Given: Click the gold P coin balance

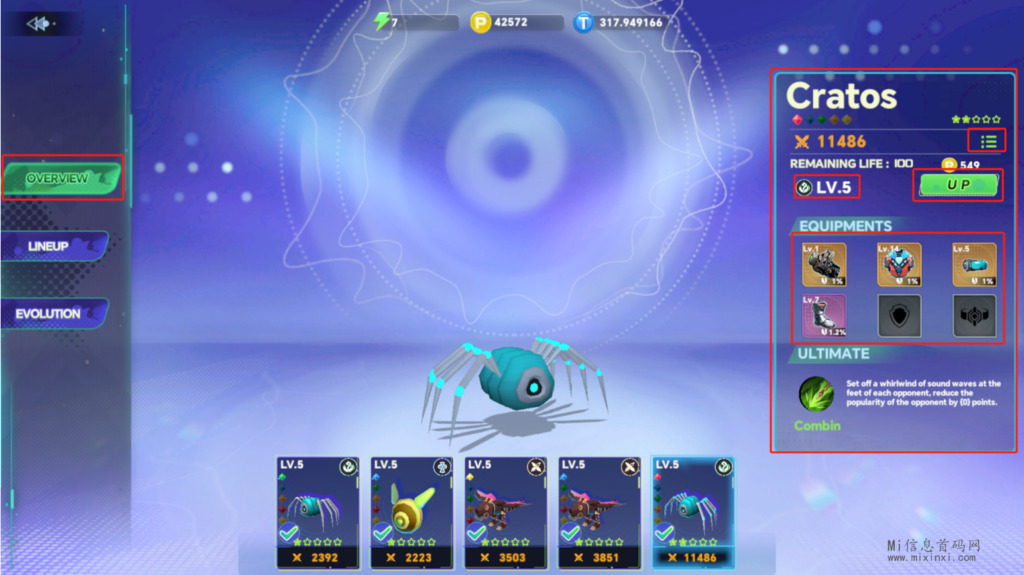Looking at the screenshot, I should [515, 22].
